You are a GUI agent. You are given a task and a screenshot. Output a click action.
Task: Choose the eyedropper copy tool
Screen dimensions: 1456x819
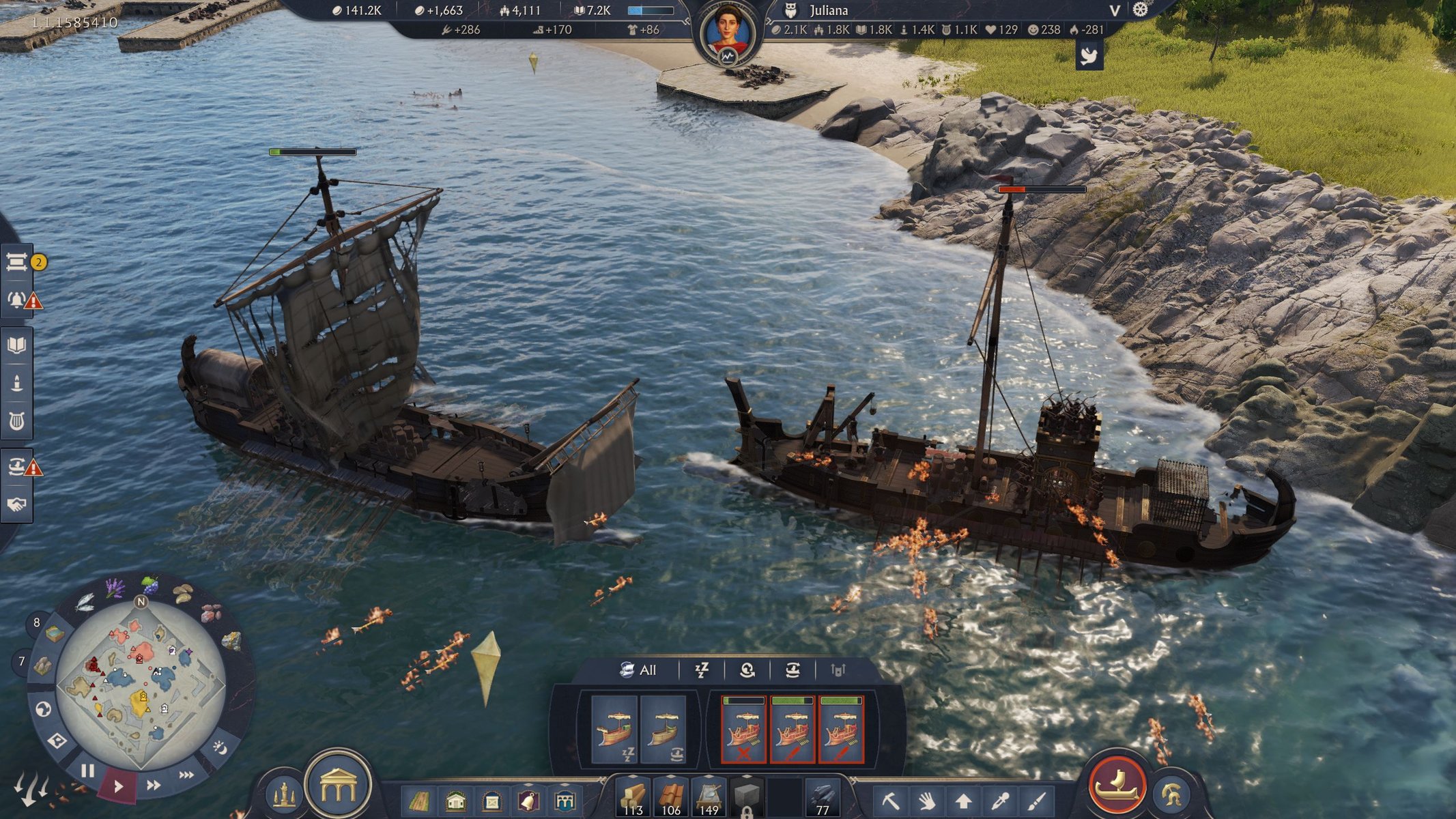(1000, 799)
